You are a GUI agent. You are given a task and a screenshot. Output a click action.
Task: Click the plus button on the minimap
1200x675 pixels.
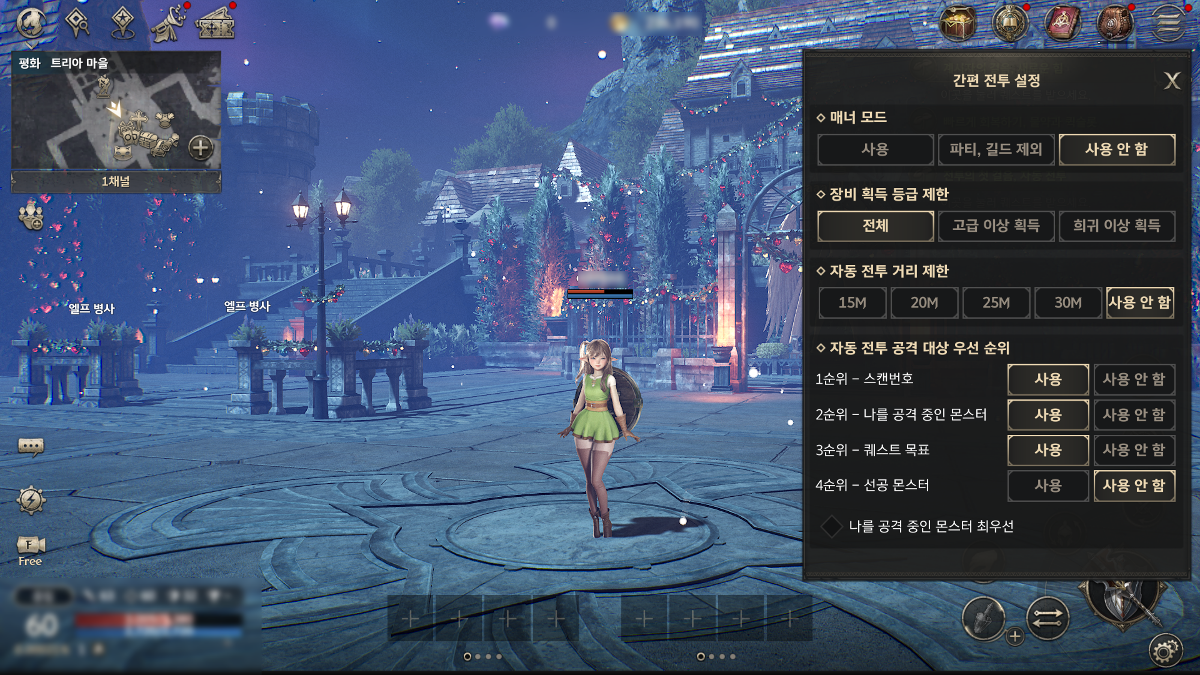point(201,148)
